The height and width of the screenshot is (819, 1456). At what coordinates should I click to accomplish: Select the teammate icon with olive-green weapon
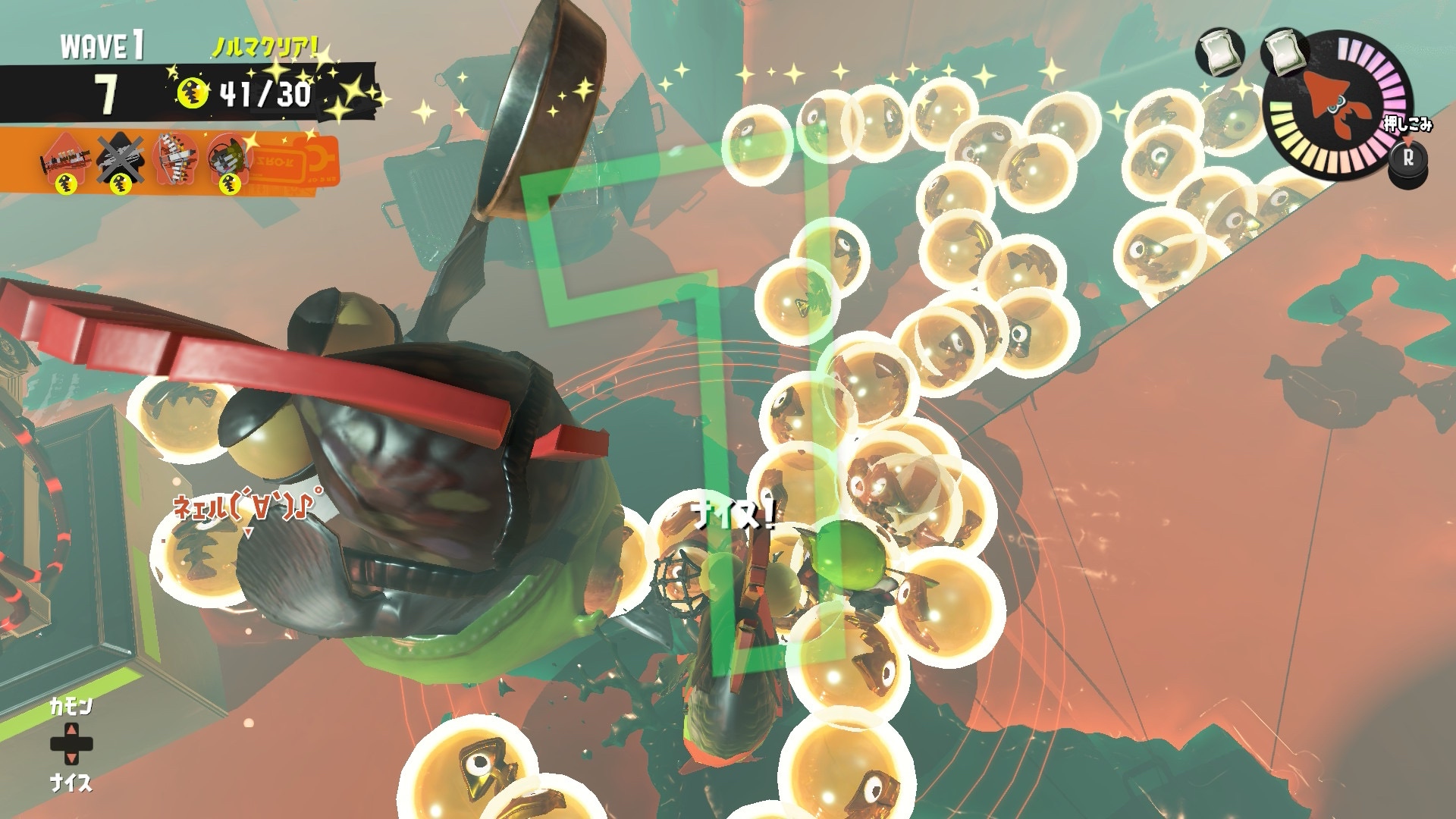[x=229, y=158]
